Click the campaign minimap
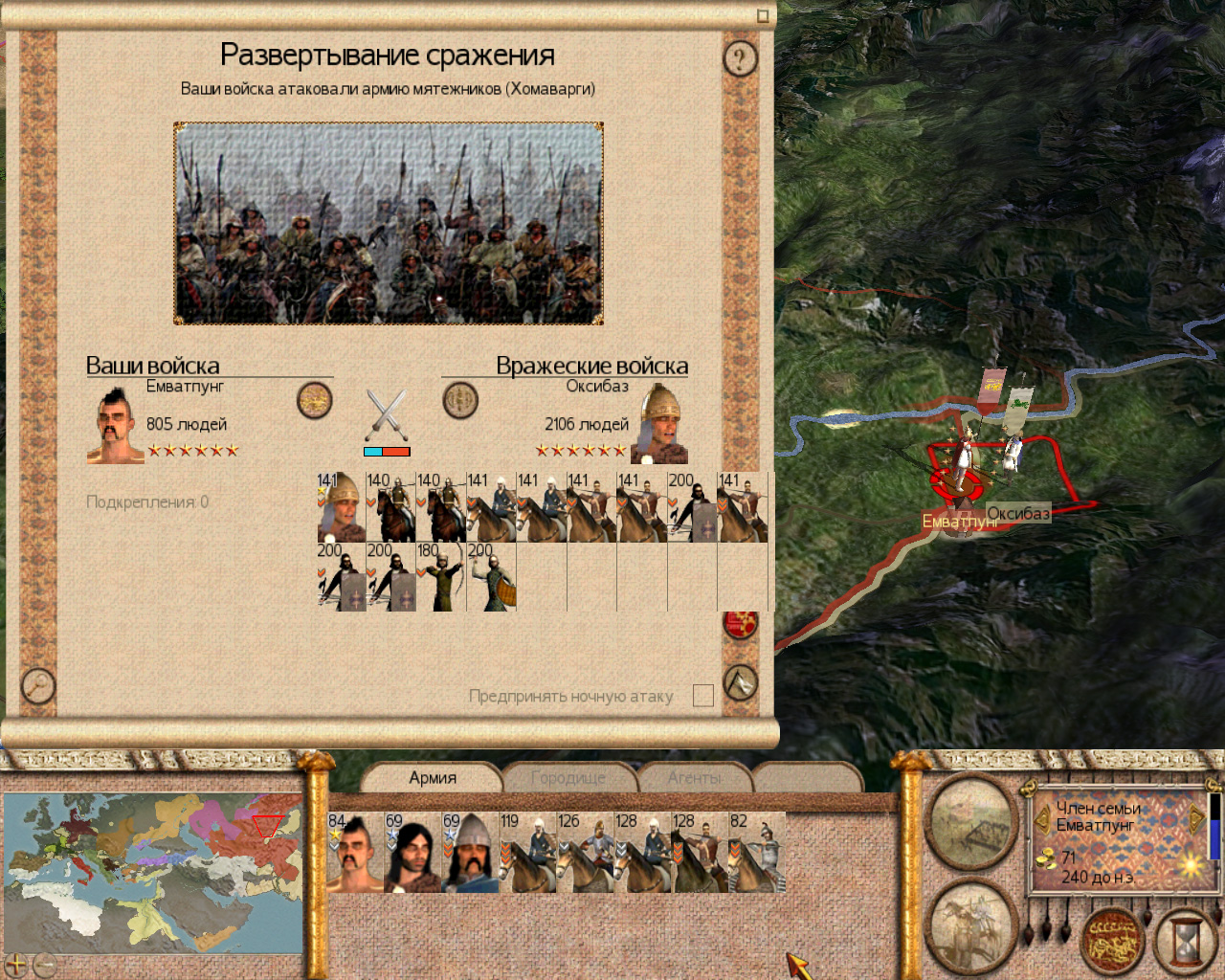 click(x=153, y=869)
